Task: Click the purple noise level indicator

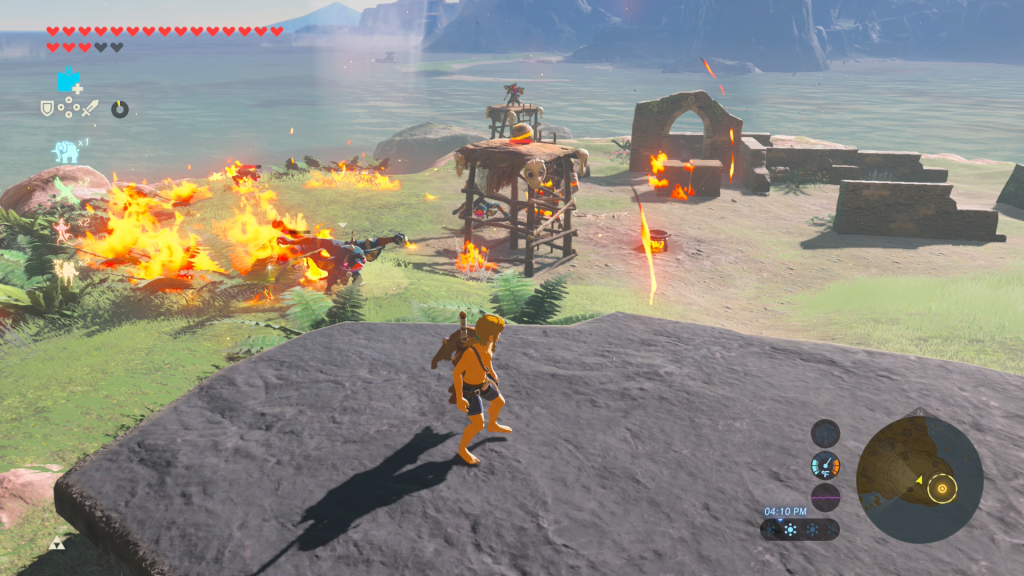Action: pos(825,497)
